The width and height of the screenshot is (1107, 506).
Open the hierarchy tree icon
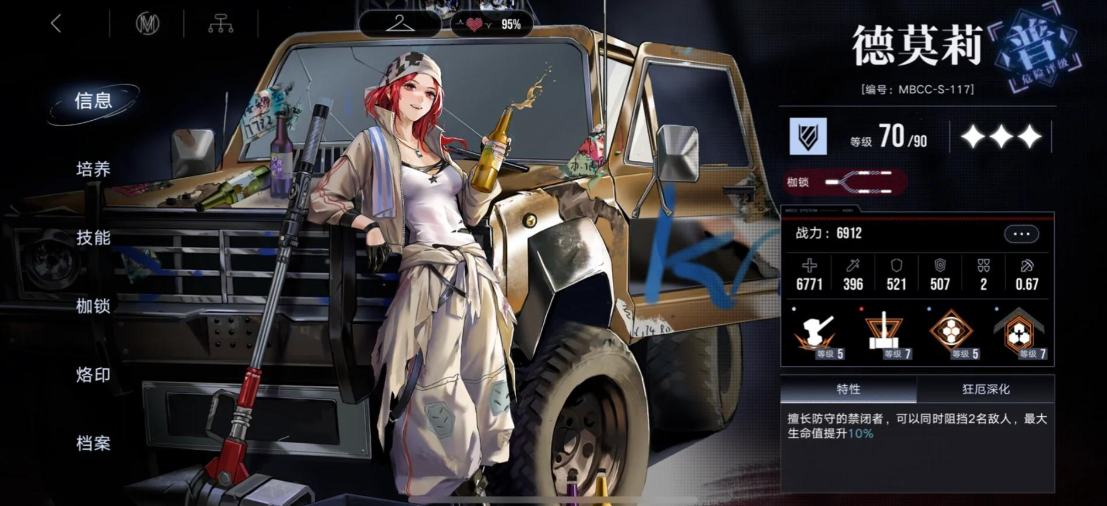click(220, 24)
